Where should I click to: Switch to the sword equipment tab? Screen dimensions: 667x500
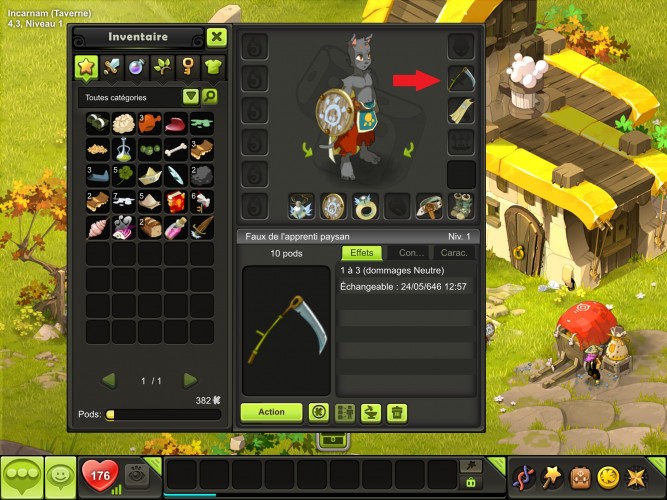tap(112, 68)
